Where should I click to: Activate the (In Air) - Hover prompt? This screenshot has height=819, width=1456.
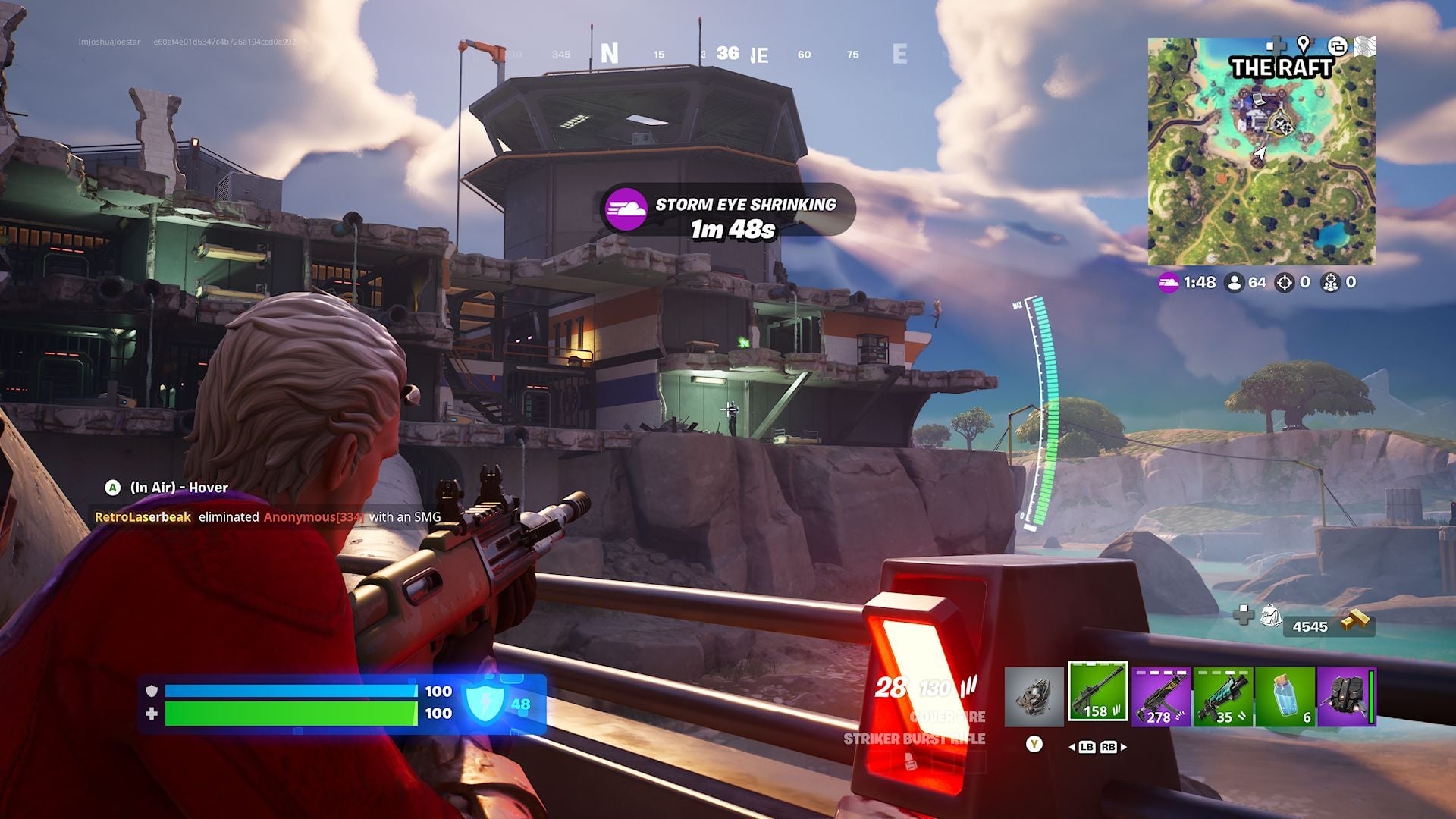pyautogui.click(x=167, y=488)
